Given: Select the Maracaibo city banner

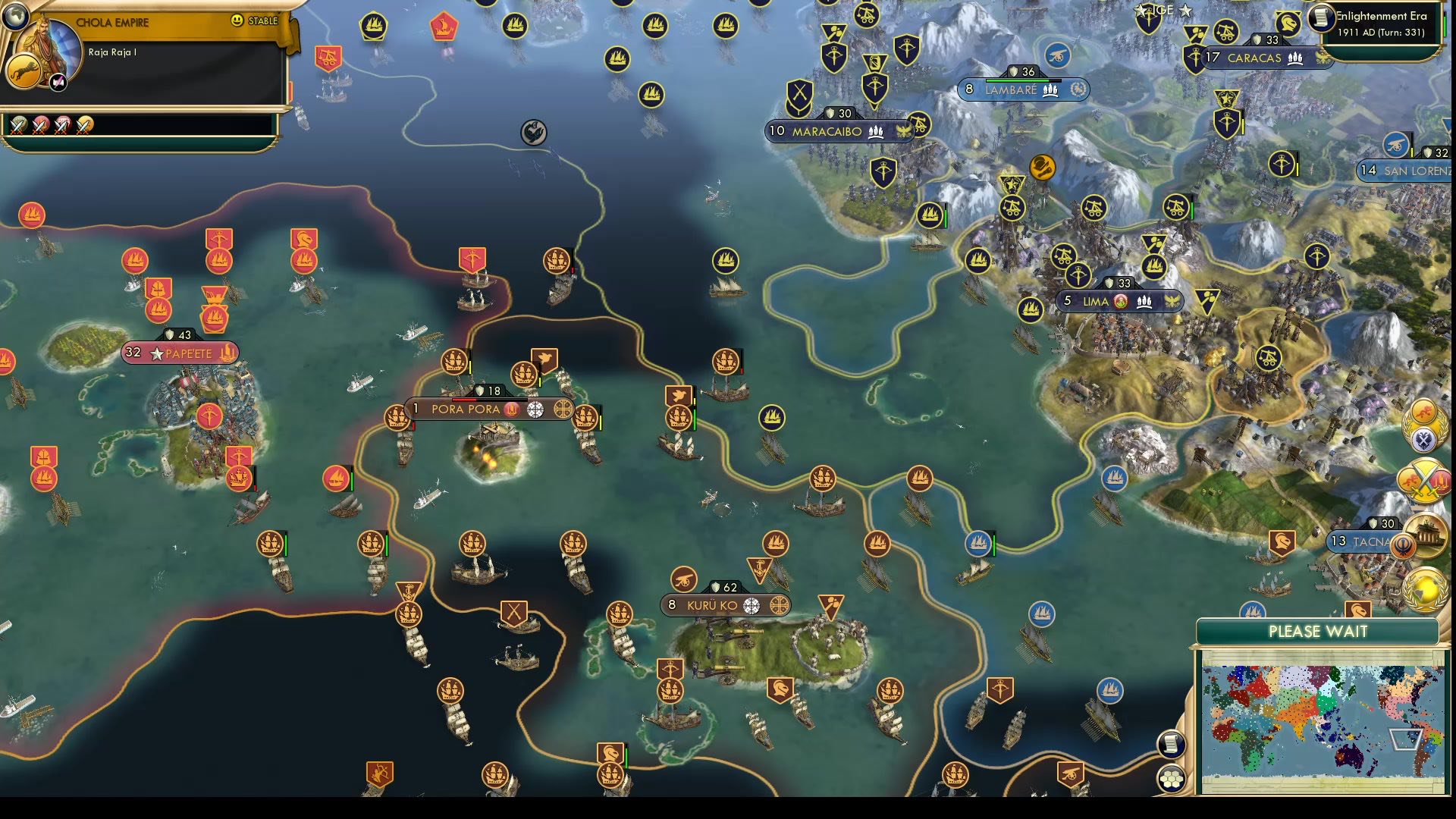Looking at the screenshot, I should pos(840,131).
